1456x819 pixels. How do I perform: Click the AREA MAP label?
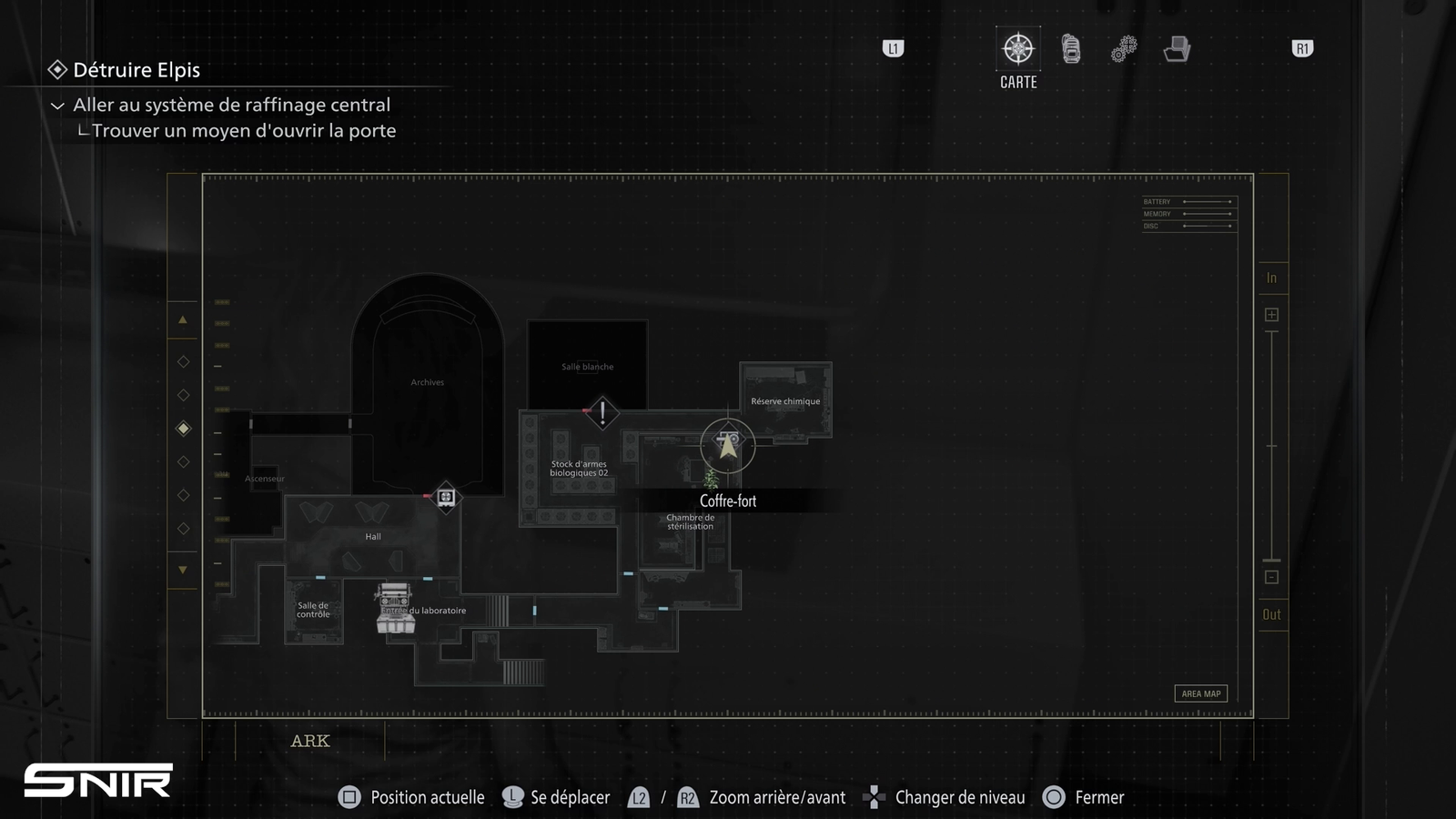pyautogui.click(x=1200, y=693)
